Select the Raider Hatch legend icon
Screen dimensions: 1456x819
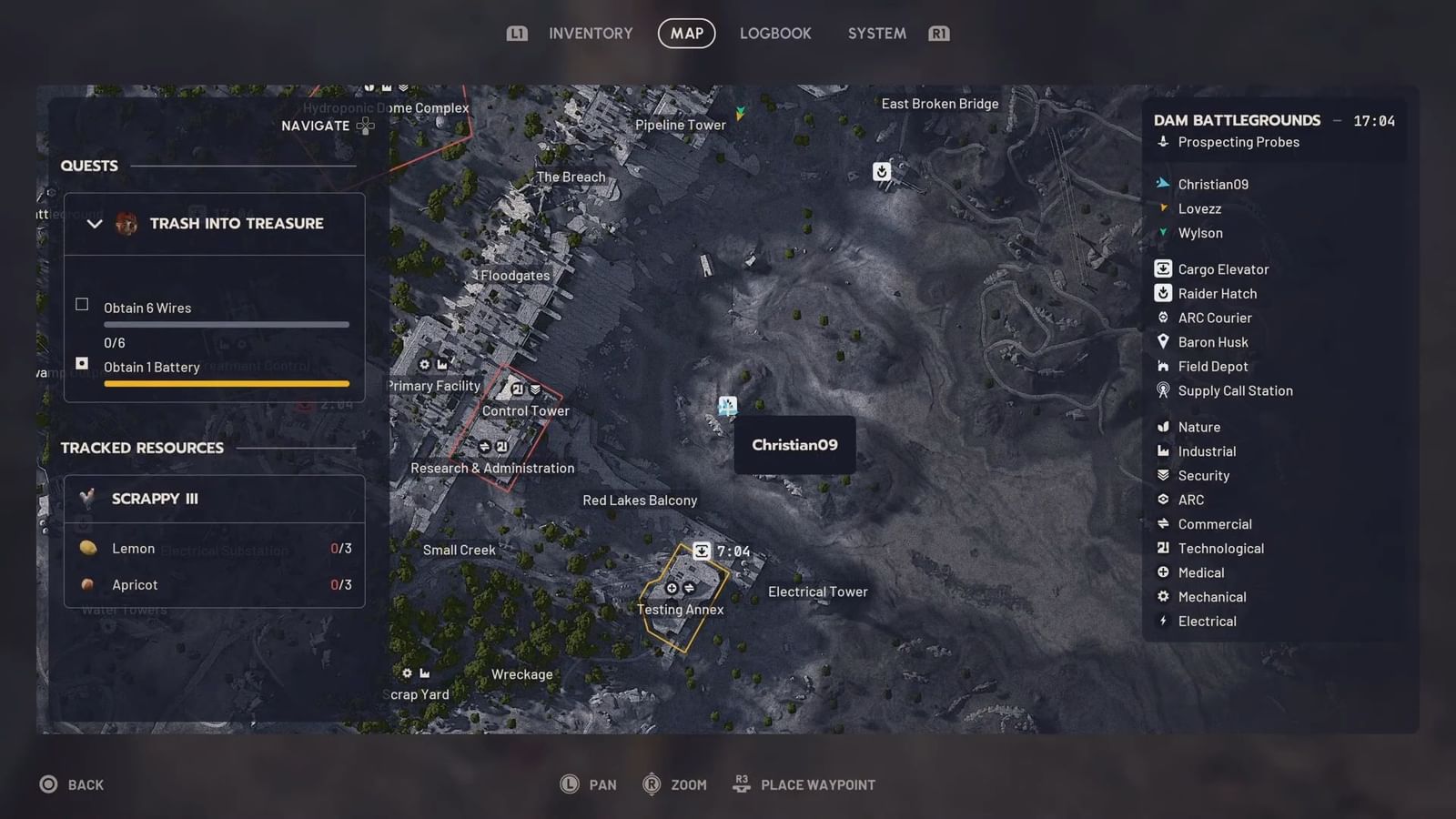coord(1163,293)
